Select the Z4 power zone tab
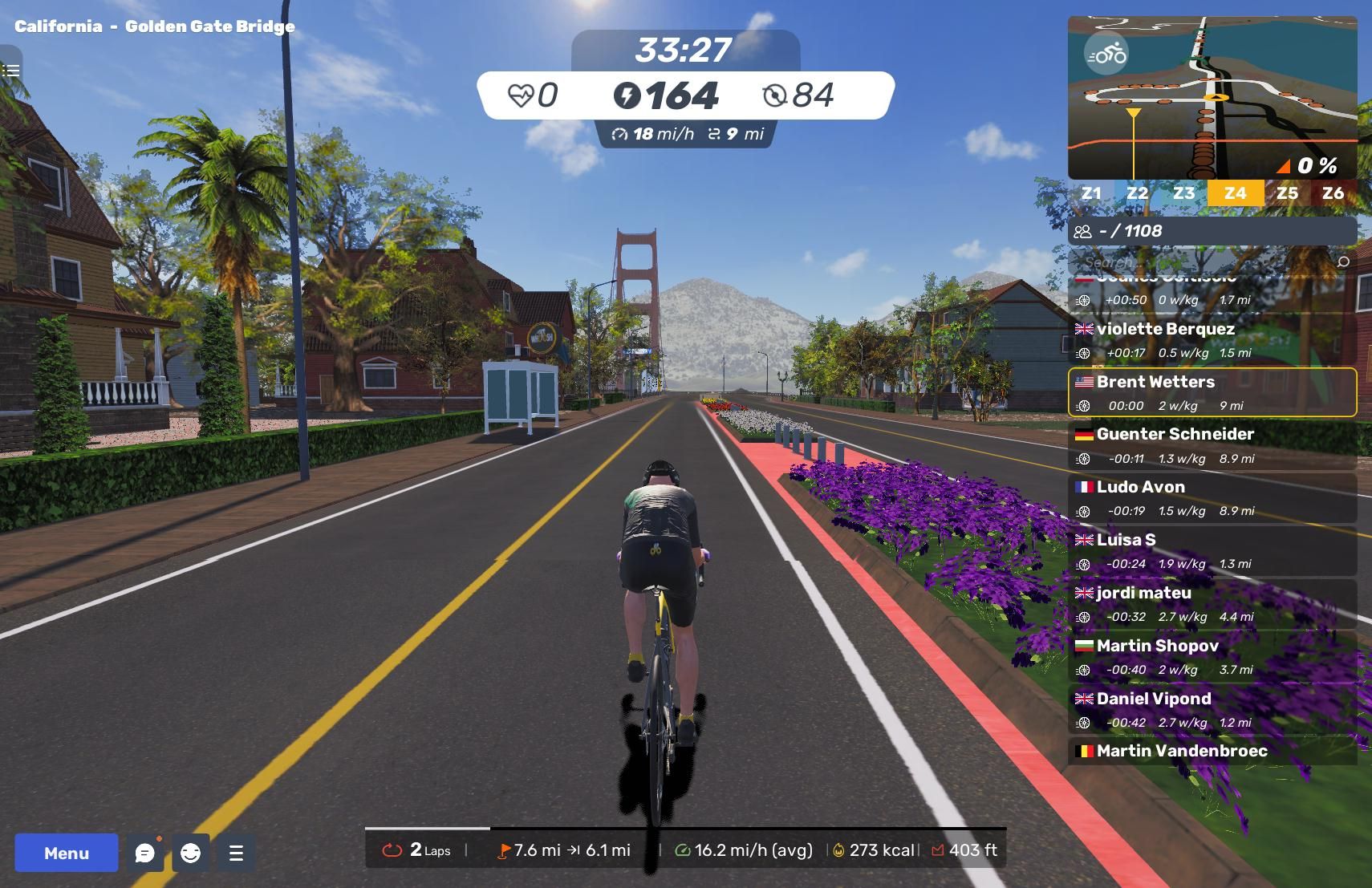 1235,193
